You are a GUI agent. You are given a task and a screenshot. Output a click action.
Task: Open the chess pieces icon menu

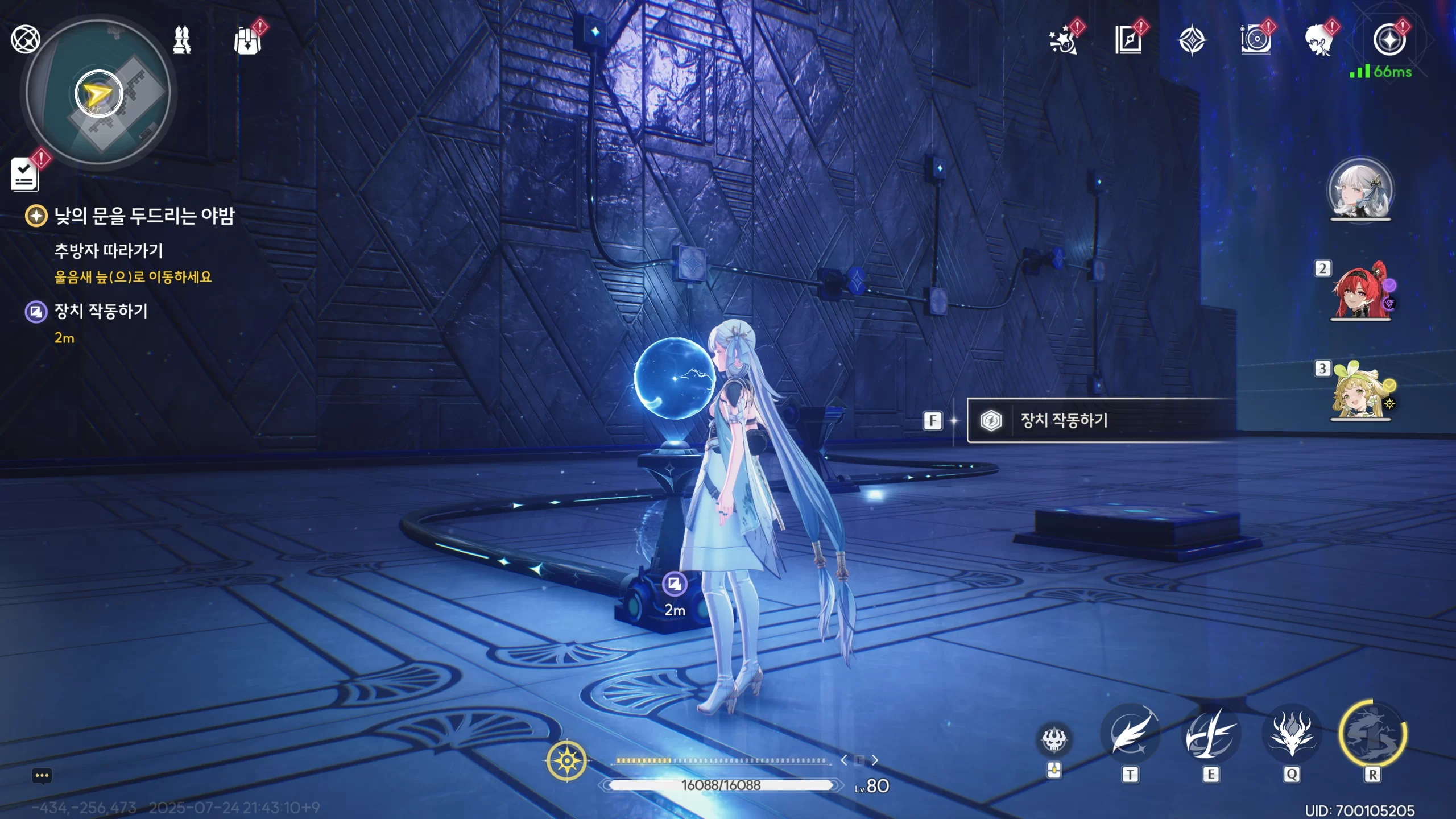[x=182, y=40]
